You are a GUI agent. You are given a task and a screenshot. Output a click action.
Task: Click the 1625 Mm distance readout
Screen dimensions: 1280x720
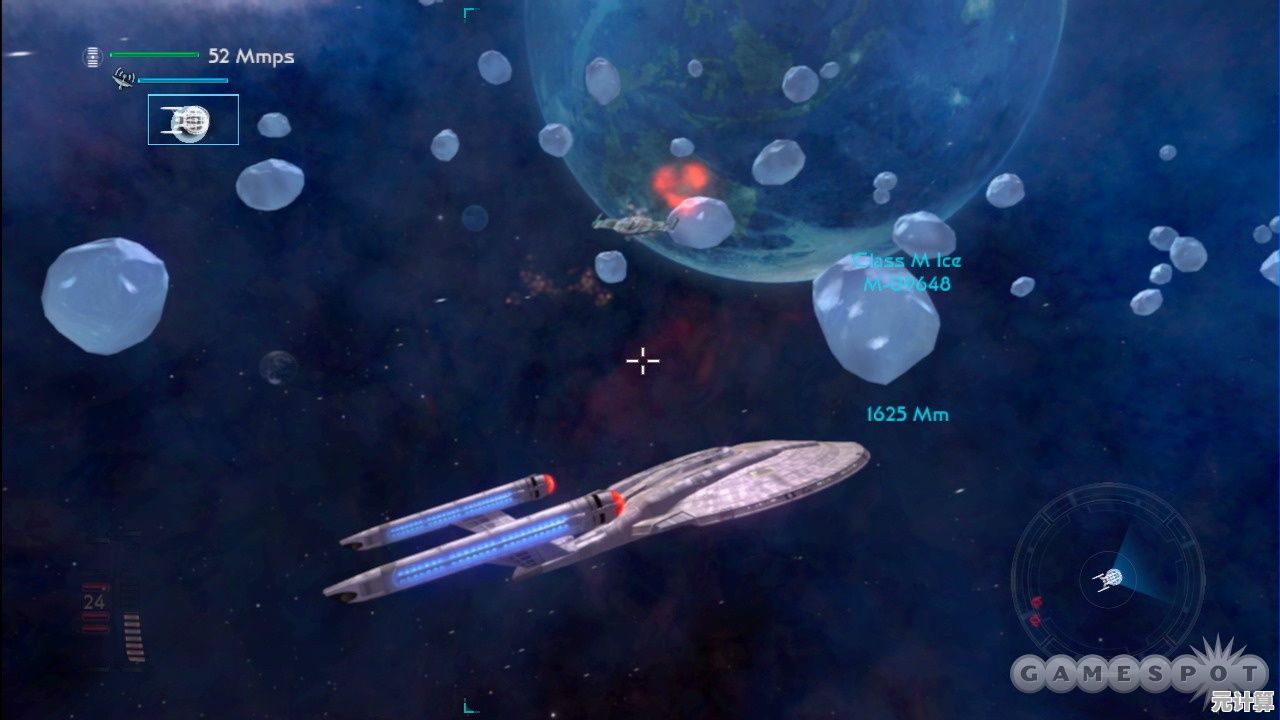[x=906, y=414]
